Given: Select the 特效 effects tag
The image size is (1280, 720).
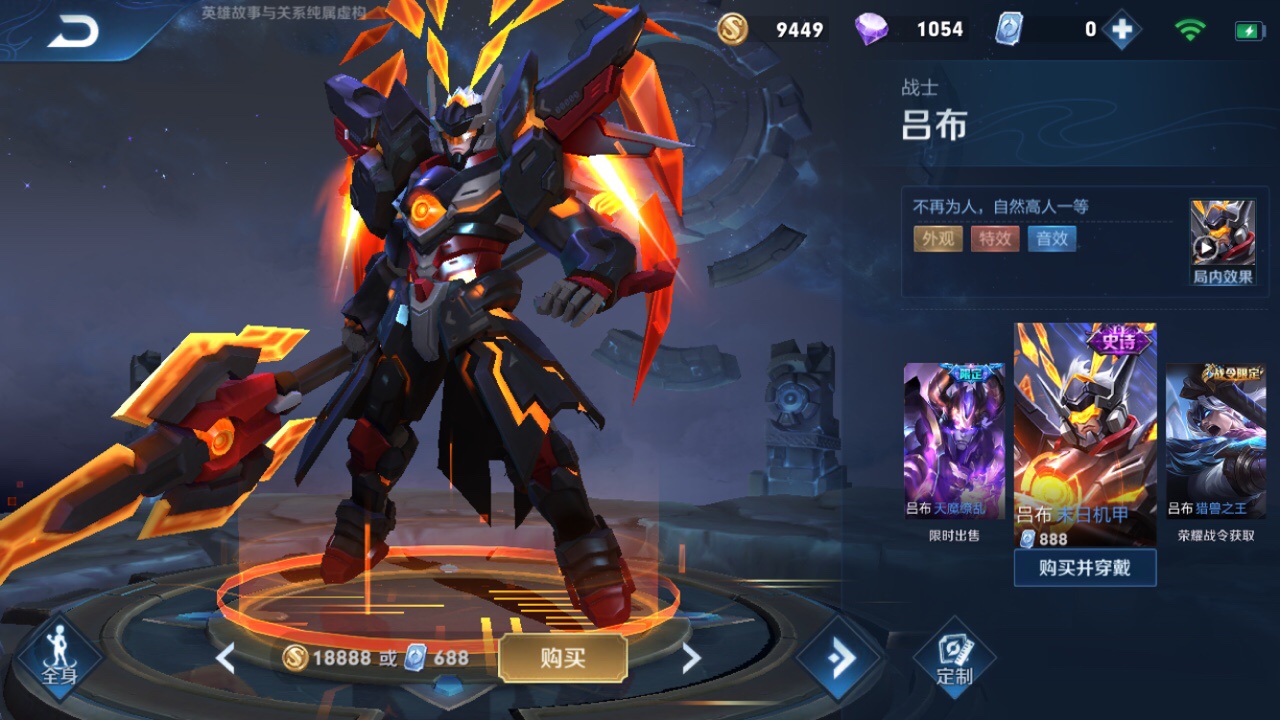Looking at the screenshot, I should tap(994, 239).
